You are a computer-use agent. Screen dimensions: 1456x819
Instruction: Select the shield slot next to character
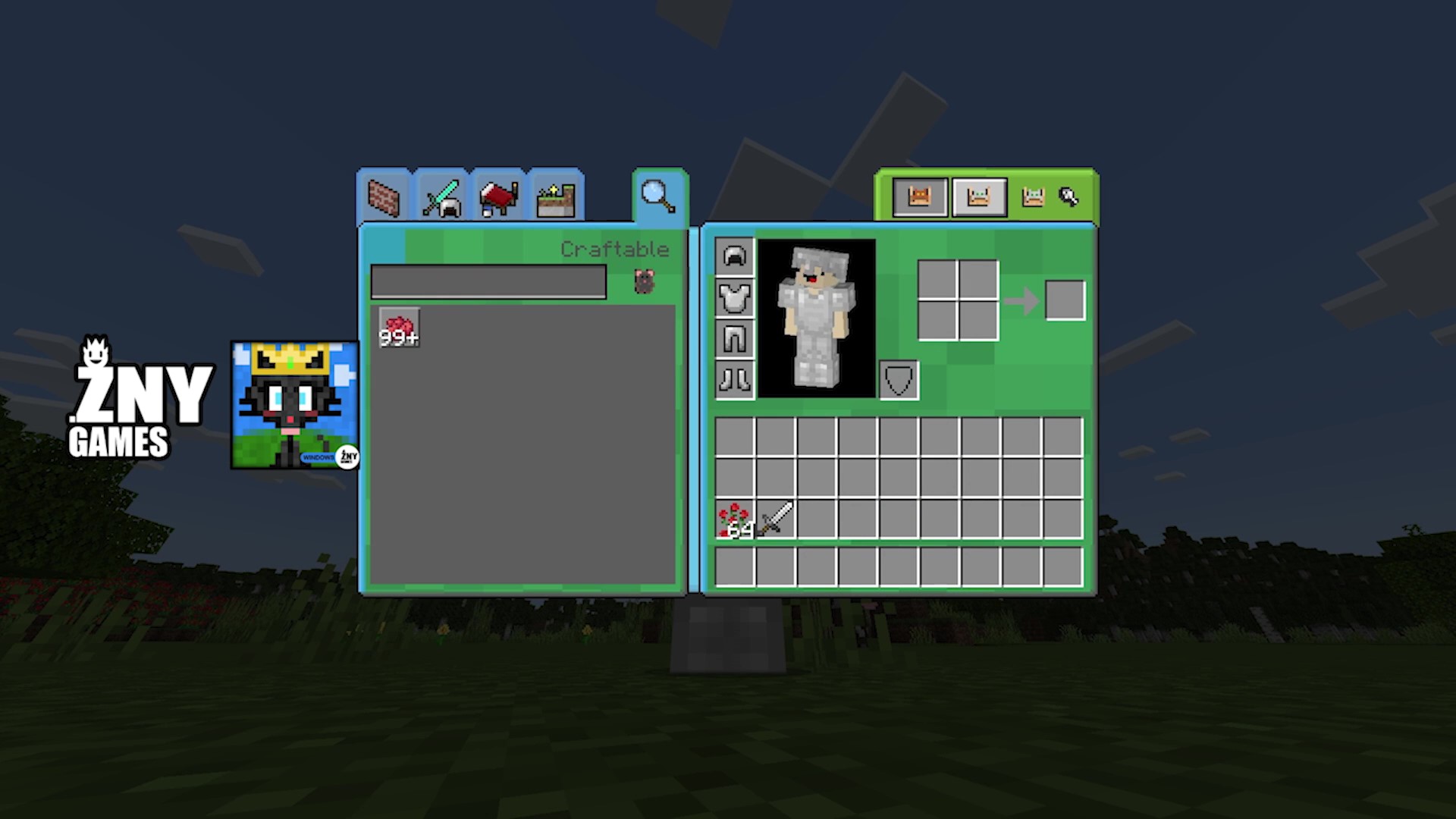pyautogui.click(x=897, y=379)
